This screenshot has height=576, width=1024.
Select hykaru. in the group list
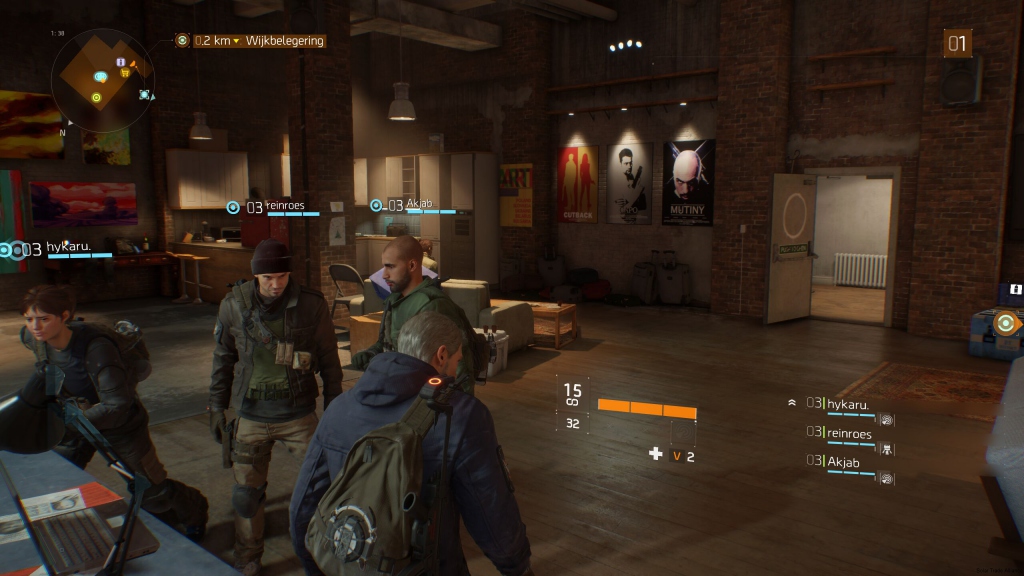(x=847, y=403)
